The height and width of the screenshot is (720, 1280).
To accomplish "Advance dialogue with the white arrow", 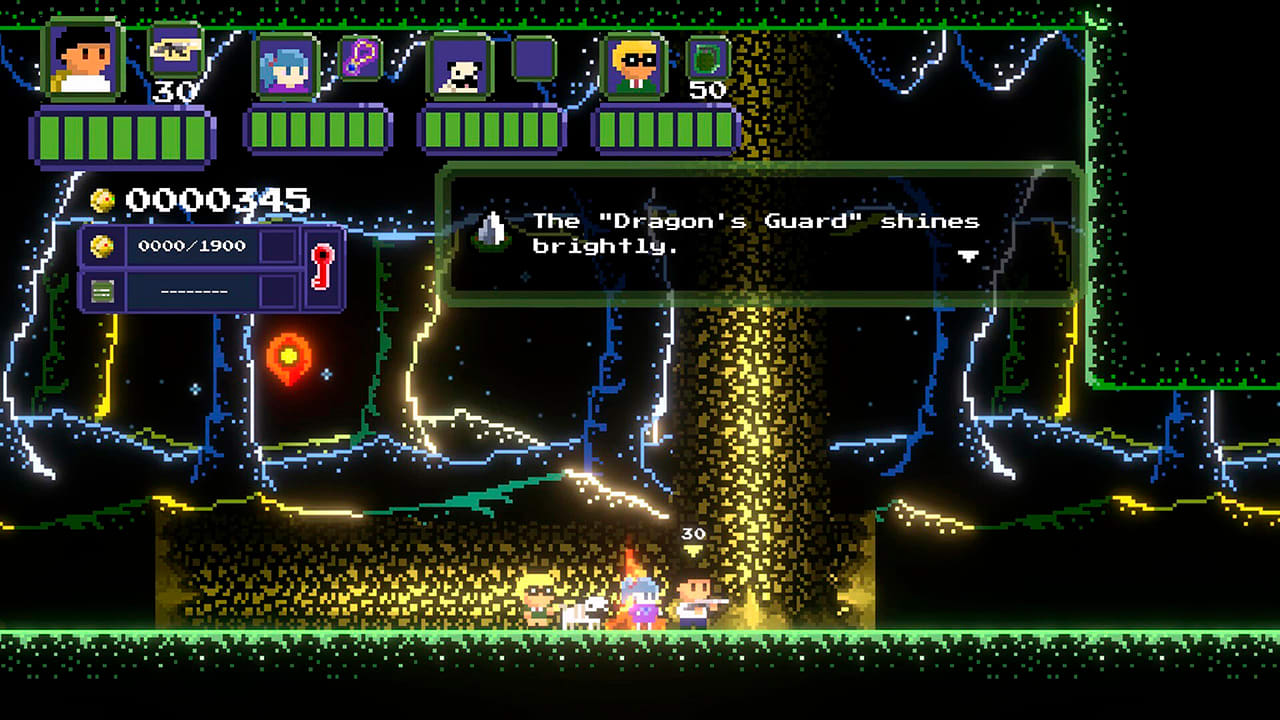I will (x=968, y=256).
